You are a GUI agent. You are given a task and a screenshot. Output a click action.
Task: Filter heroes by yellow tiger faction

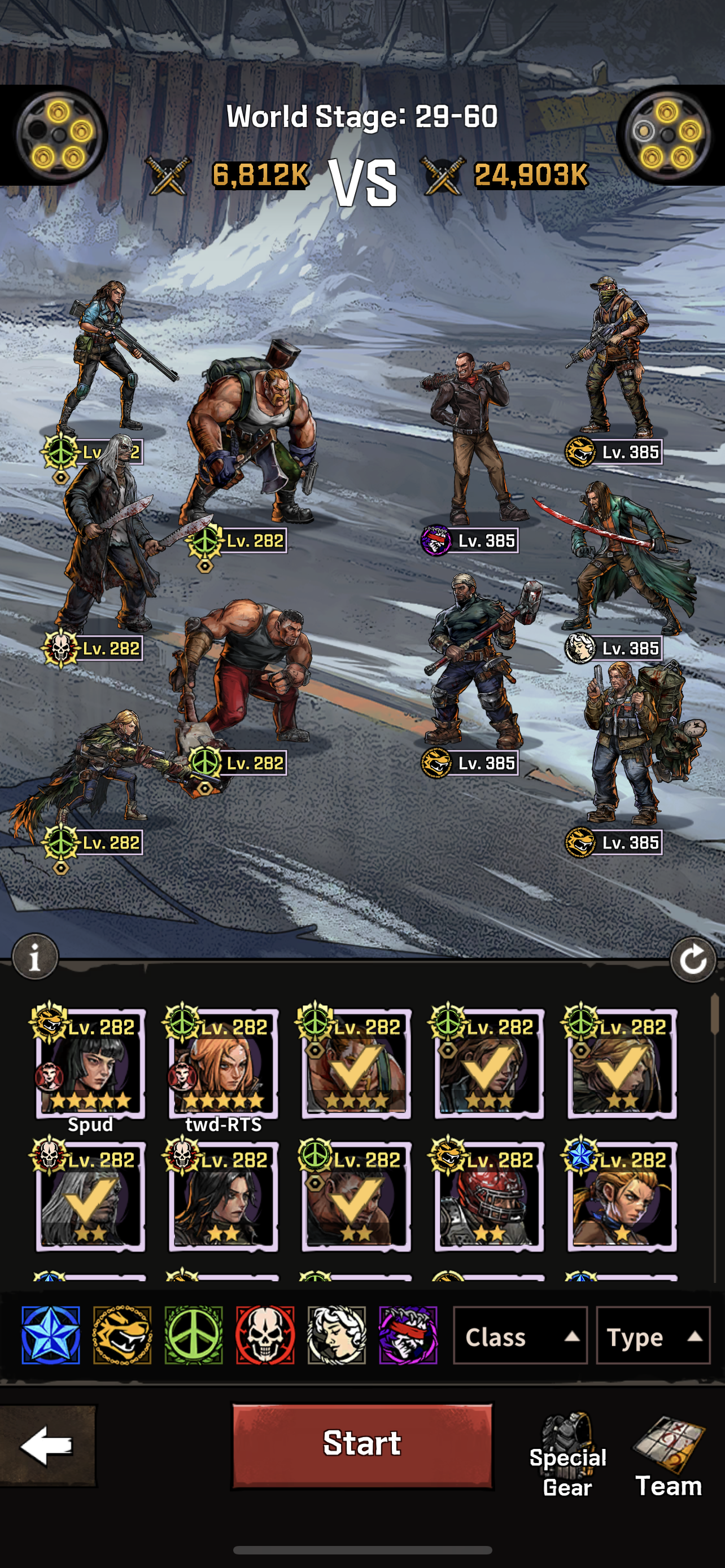coord(123,1335)
